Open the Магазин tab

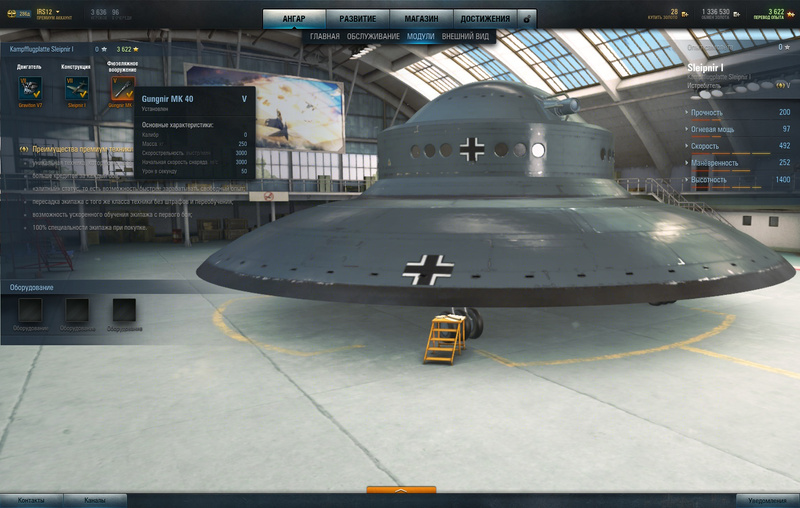421,19
